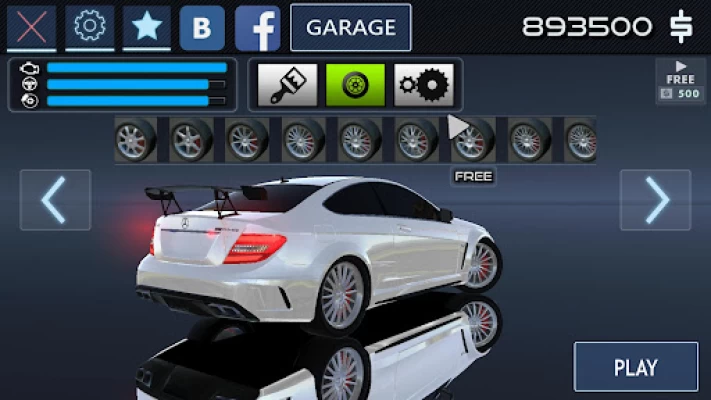Screen dimensions: 711x400
Task: Watch the free video for 500 cash
Action: pos(681,80)
